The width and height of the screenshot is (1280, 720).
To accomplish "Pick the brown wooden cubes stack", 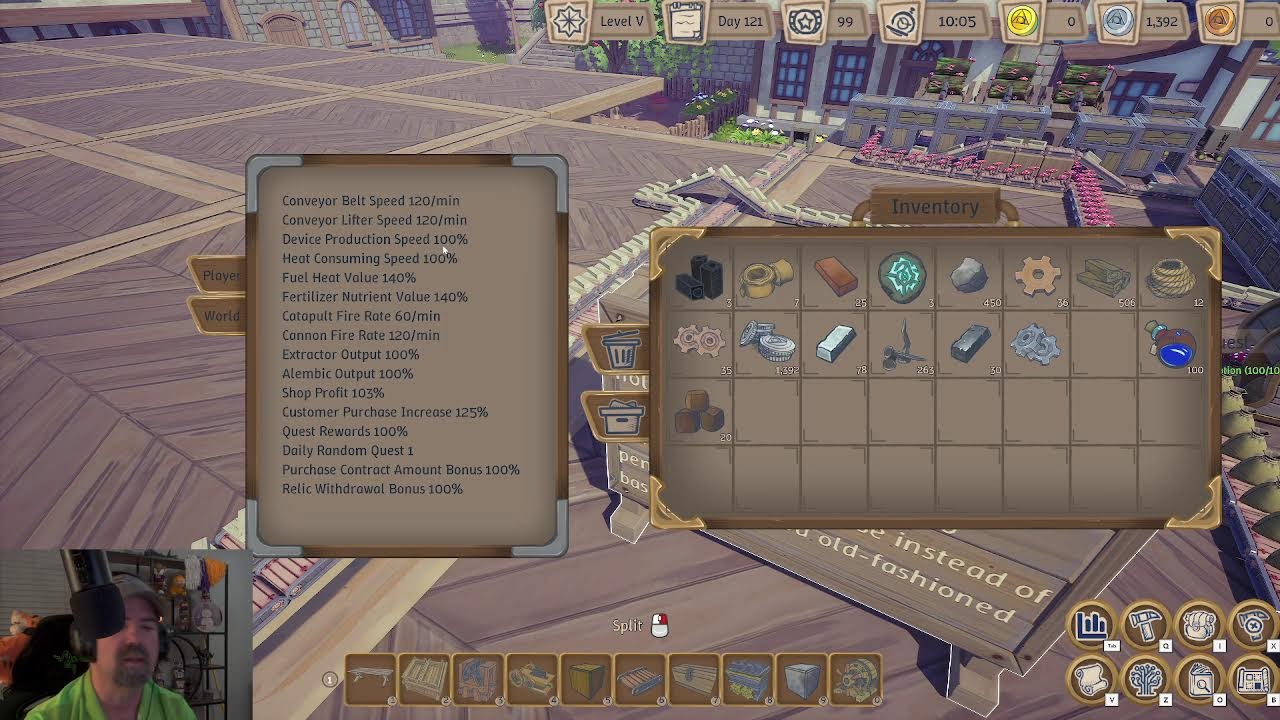I will click(x=699, y=411).
